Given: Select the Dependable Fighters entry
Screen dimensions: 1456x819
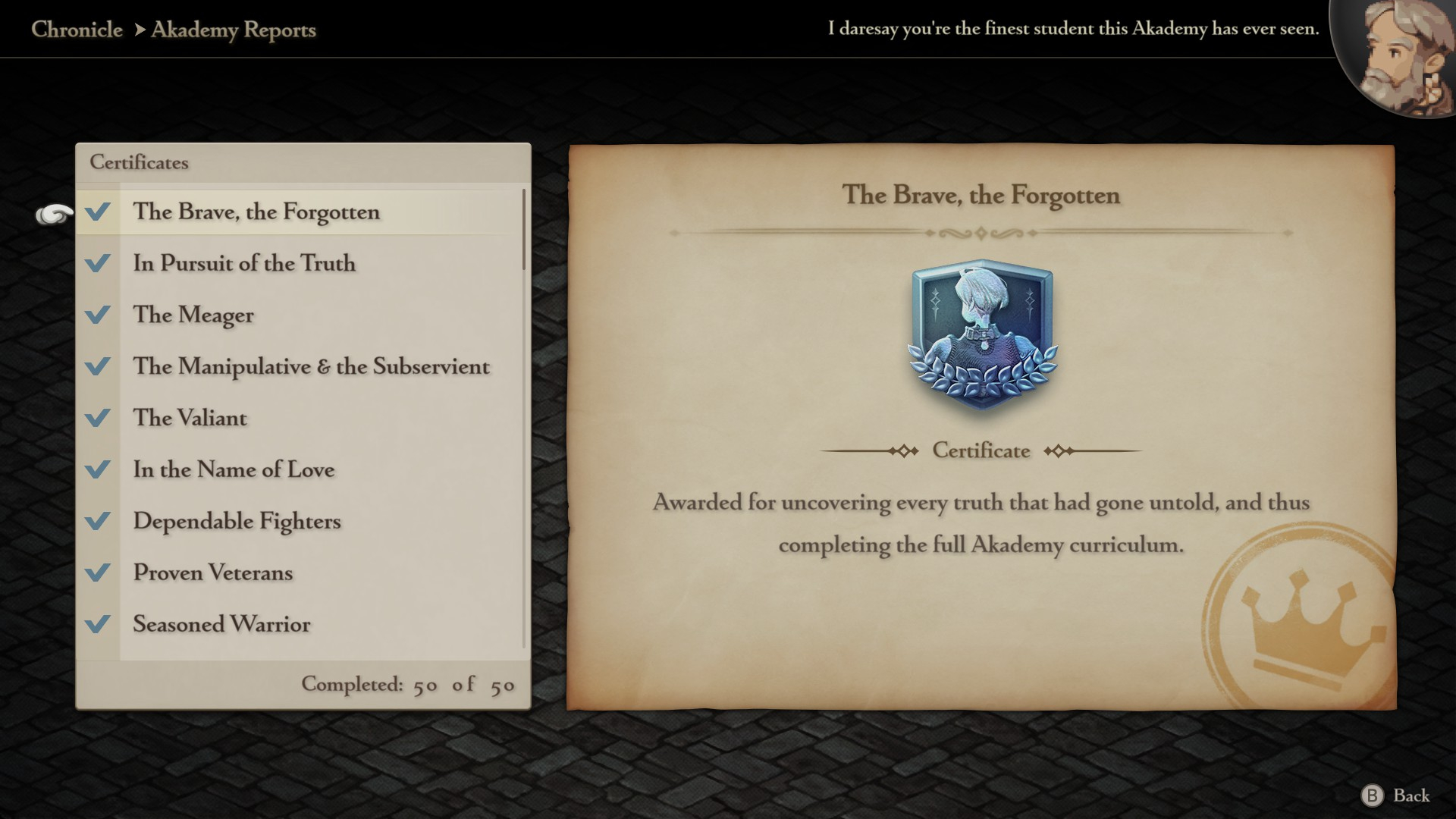Looking at the screenshot, I should click(x=237, y=522).
